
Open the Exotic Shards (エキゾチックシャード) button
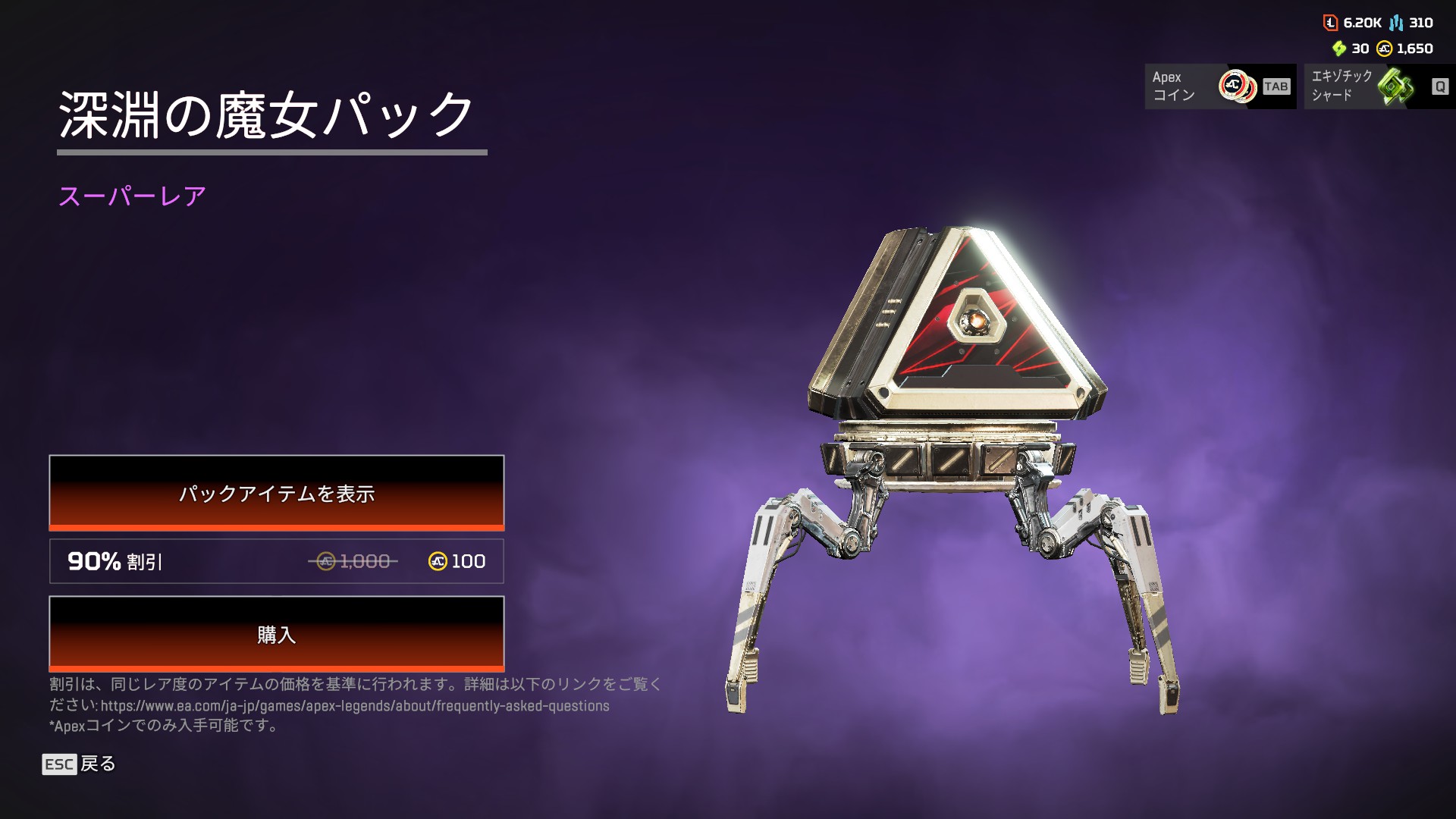pyautogui.click(x=1379, y=86)
